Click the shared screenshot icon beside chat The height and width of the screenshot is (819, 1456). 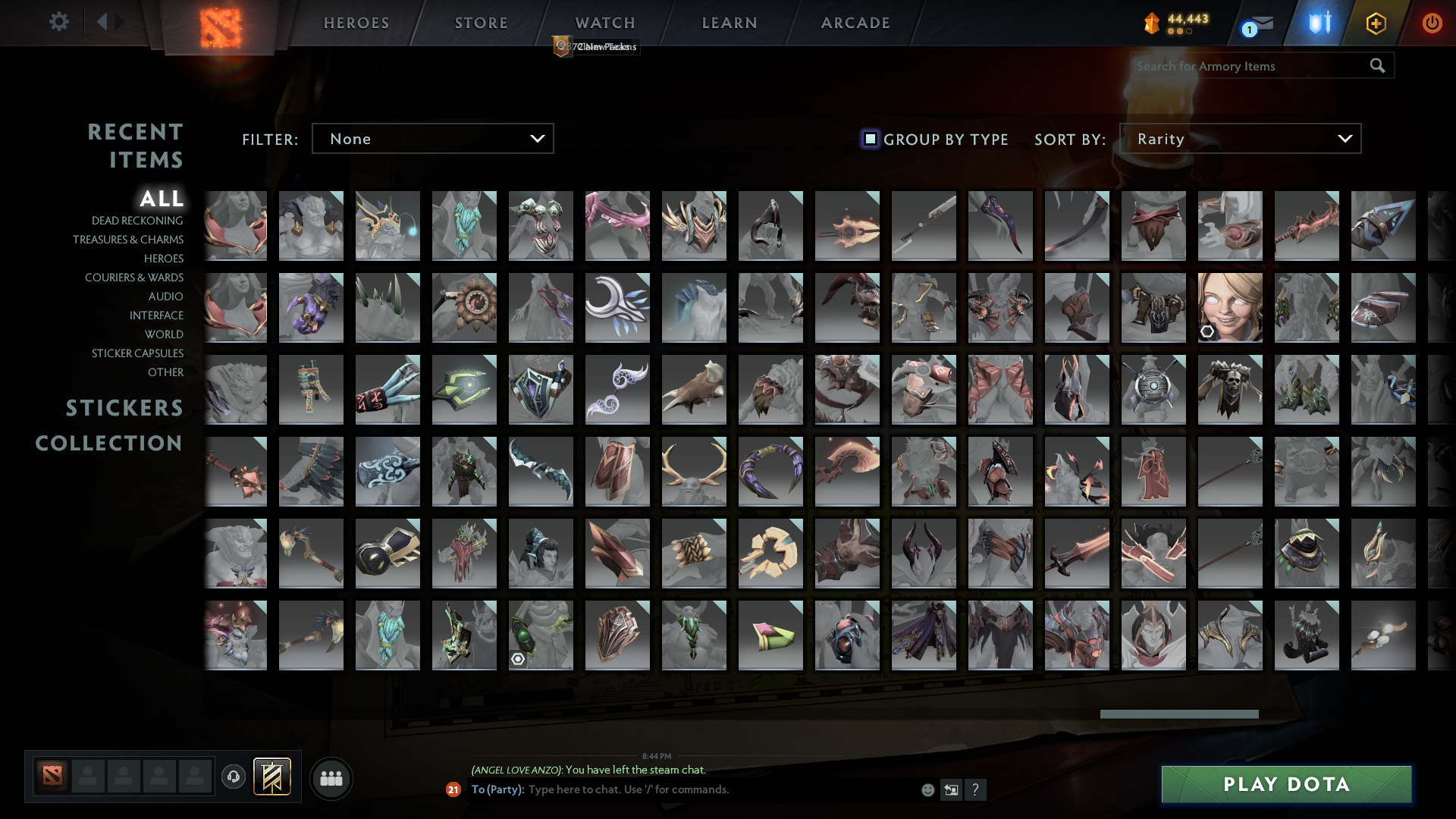click(x=952, y=789)
